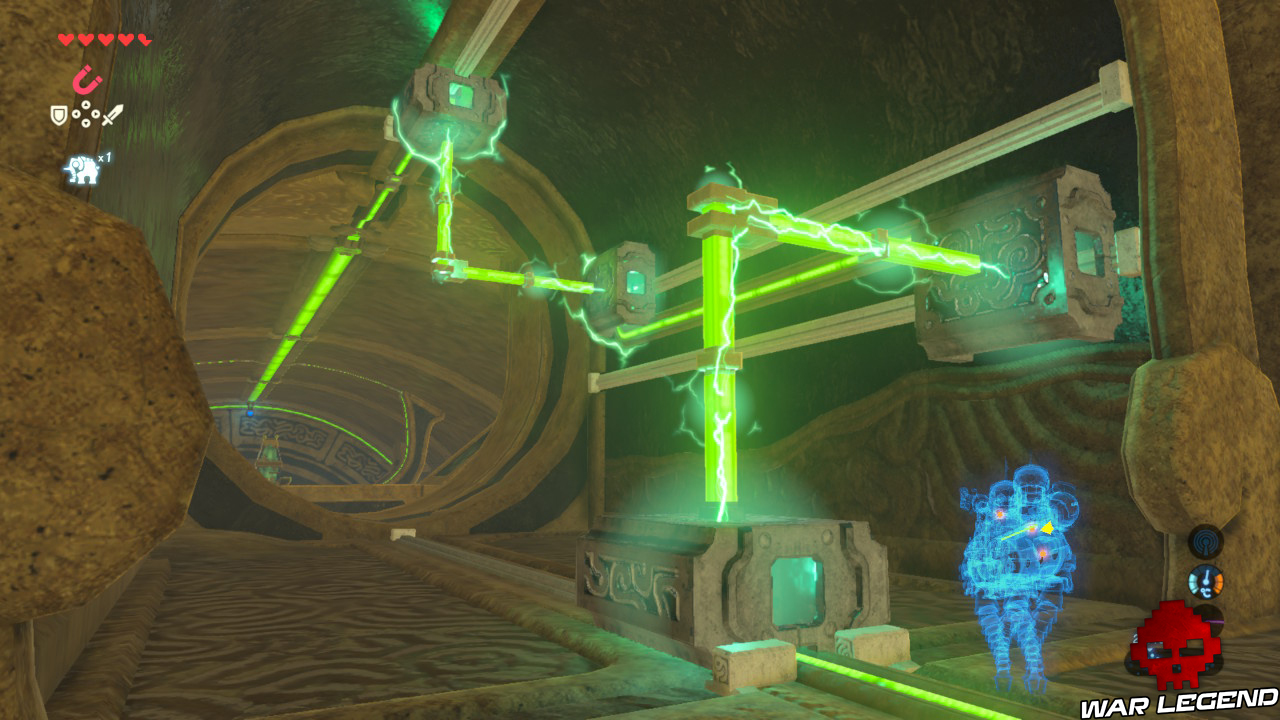Select the shield icon beside the D-pad

pos(58,114)
